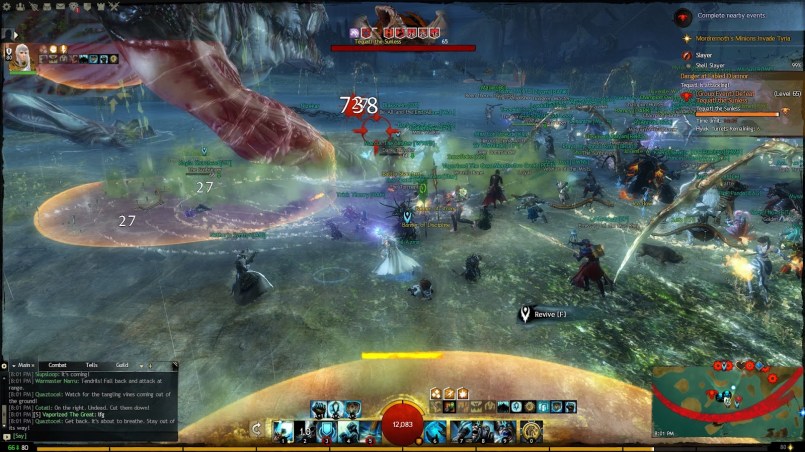Select the Mordremoth's Minions Invade Tyria event
This screenshot has height=452, width=805.
745,38
